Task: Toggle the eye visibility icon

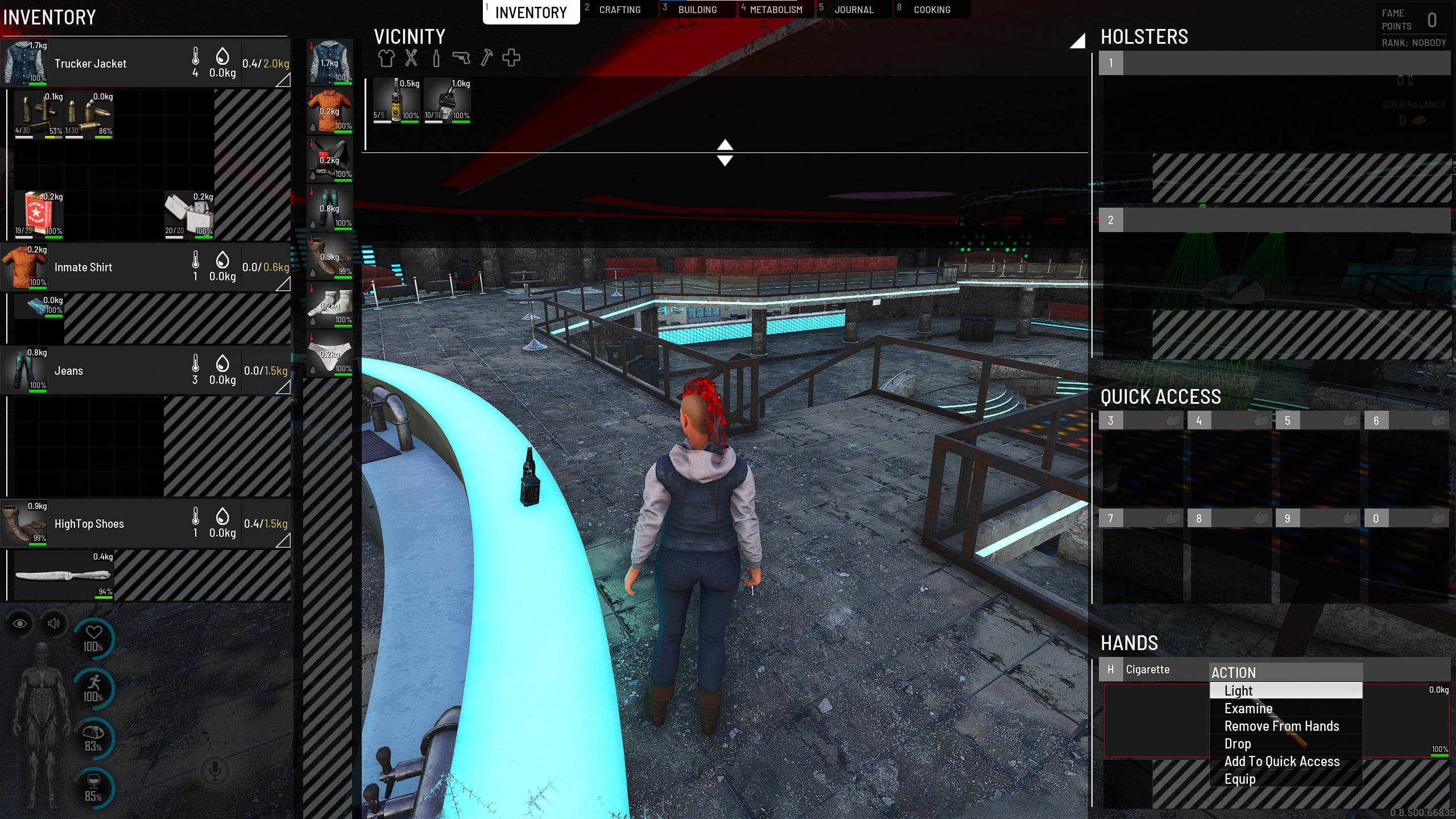Action: point(20,623)
